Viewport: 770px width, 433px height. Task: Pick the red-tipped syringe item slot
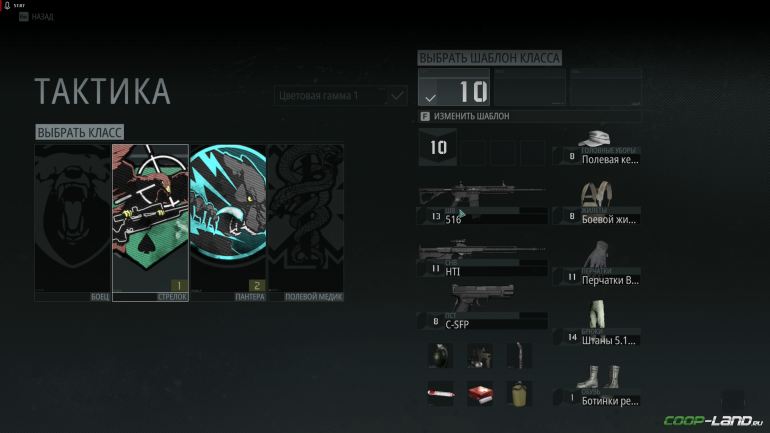(x=441, y=393)
